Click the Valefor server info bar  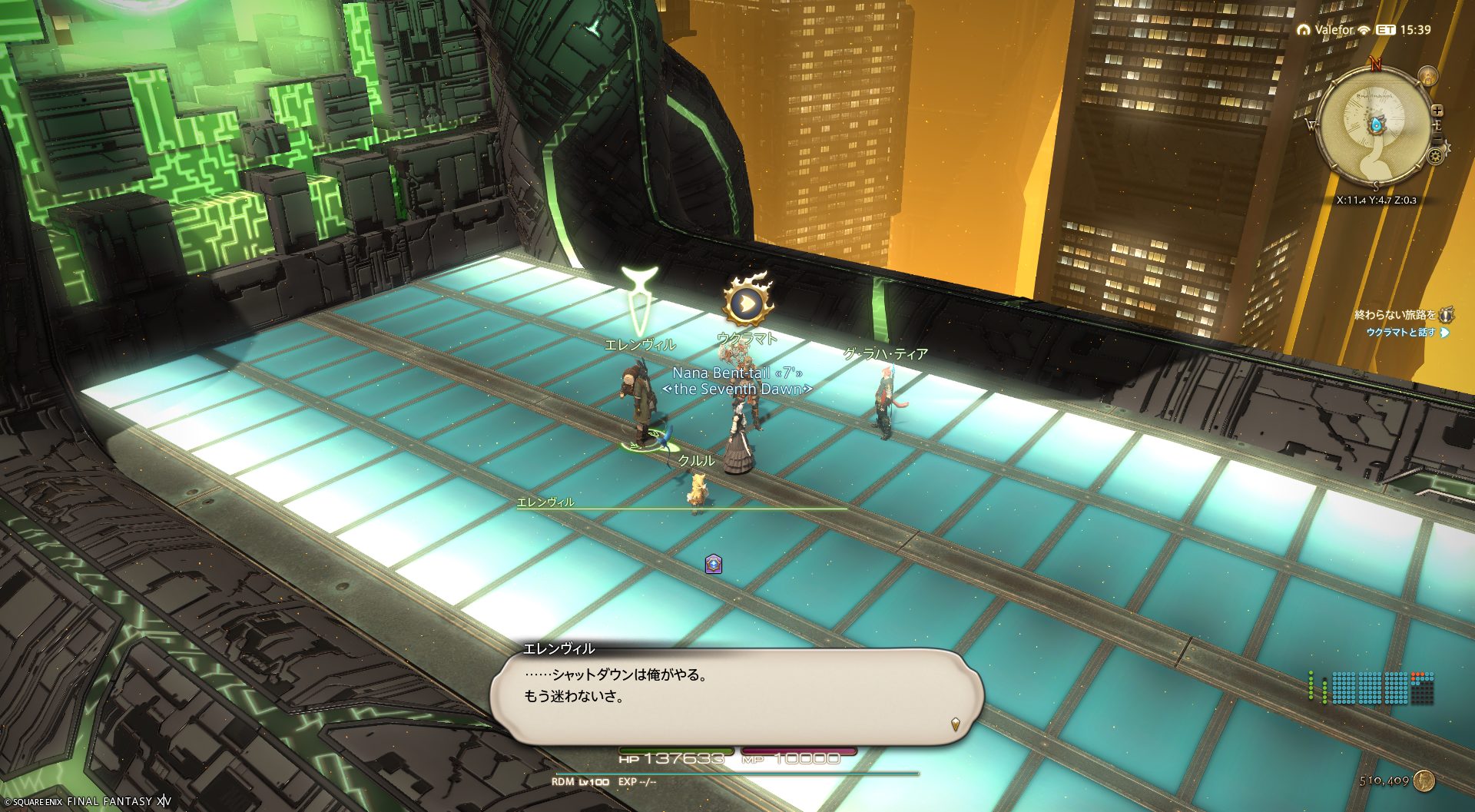tap(1333, 30)
